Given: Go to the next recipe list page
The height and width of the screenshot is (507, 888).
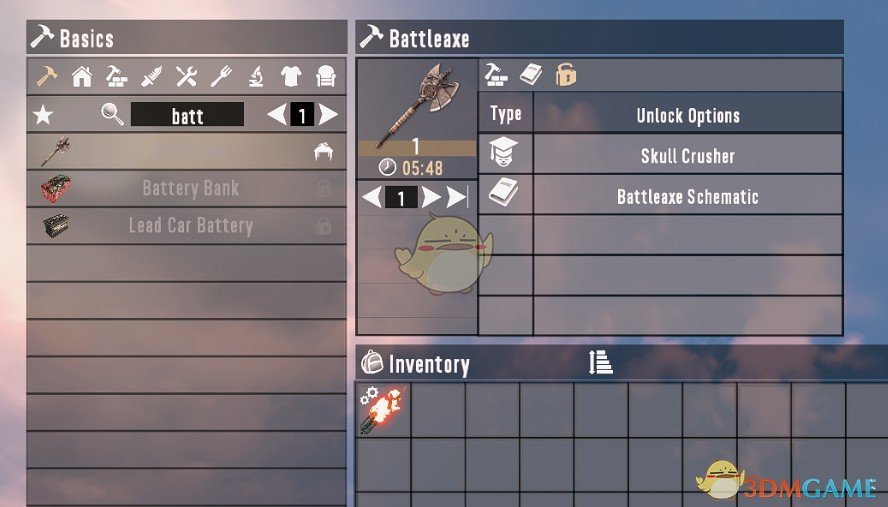Looking at the screenshot, I should point(329,115).
